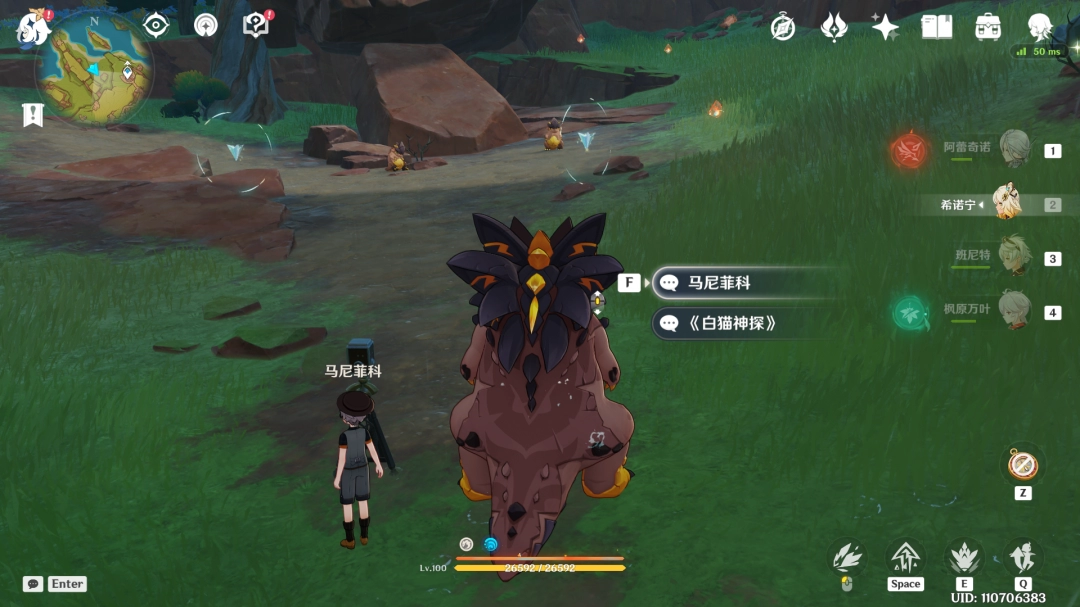Open the quest bookmark icon below the minimap
1080x607 pixels.
tap(32, 114)
